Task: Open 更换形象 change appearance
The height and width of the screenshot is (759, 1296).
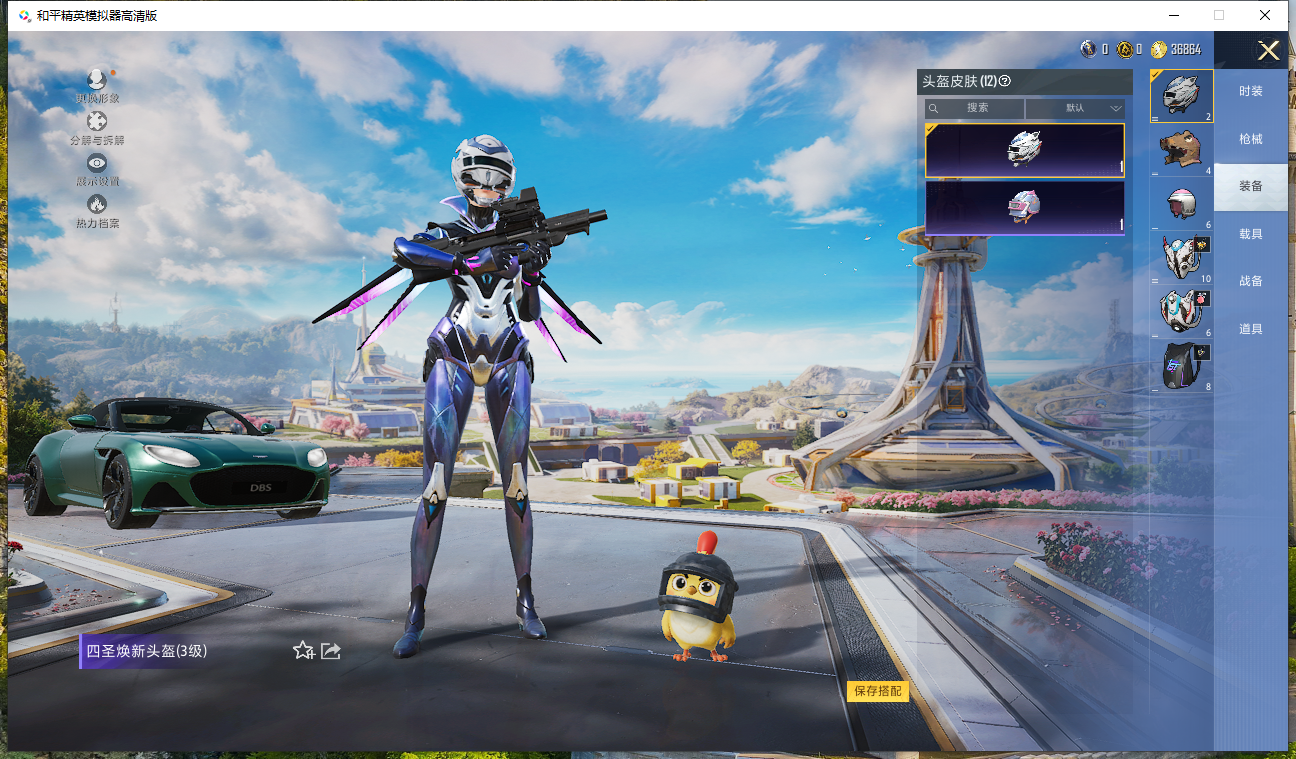Action: pos(97,84)
